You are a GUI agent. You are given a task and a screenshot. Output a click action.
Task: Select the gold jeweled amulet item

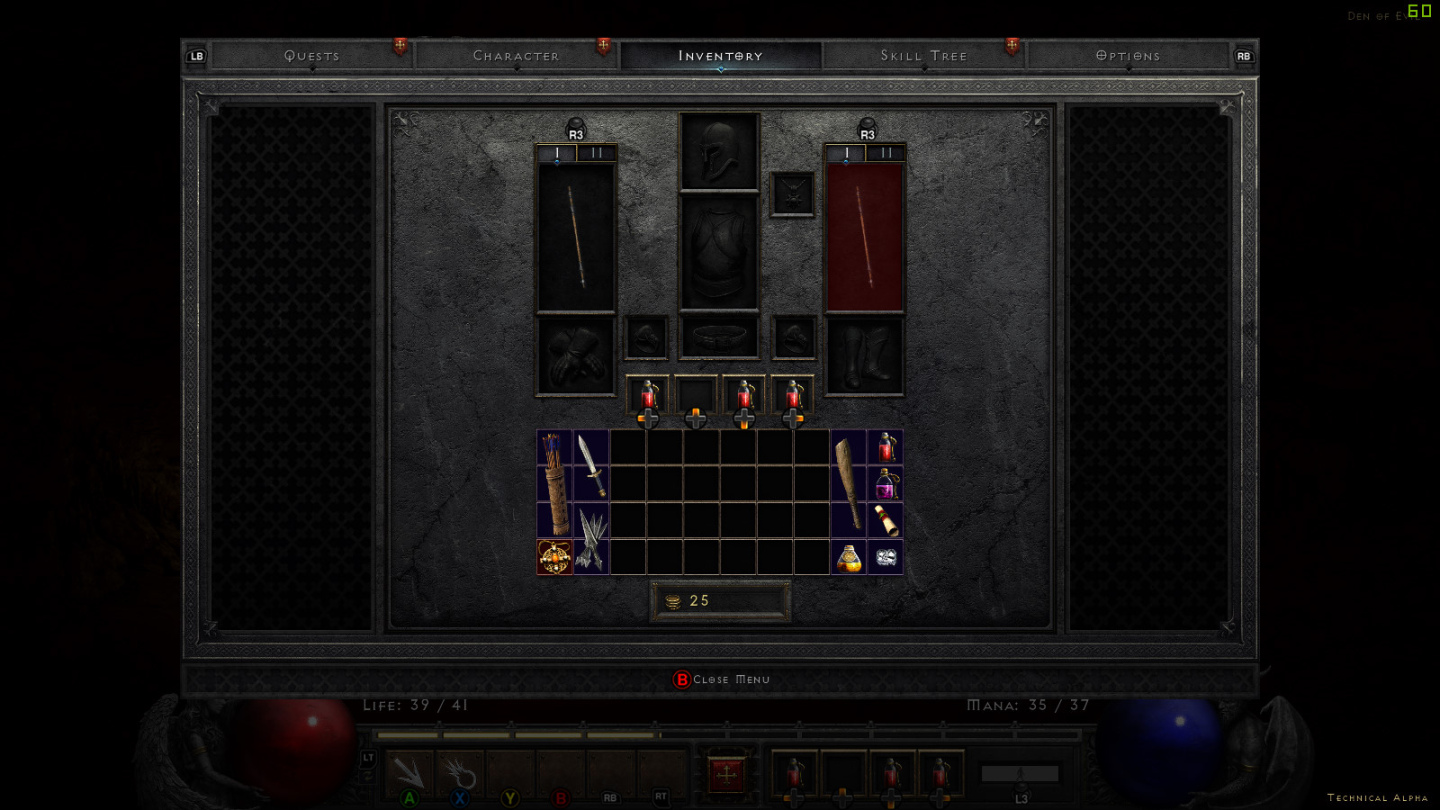(x=555, y=557)
